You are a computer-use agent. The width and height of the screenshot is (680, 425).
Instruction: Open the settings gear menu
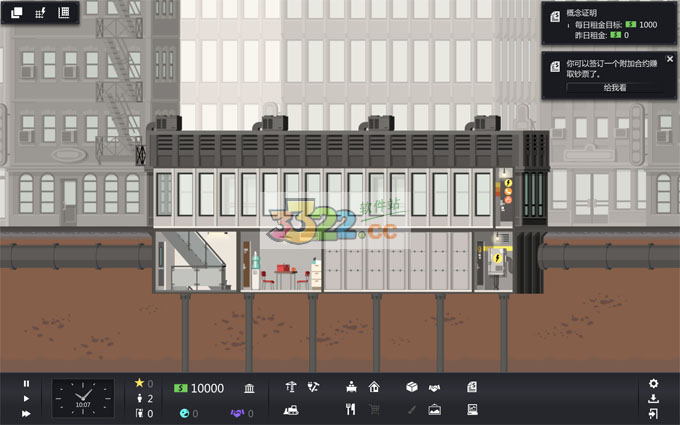[x=653, y=383]
